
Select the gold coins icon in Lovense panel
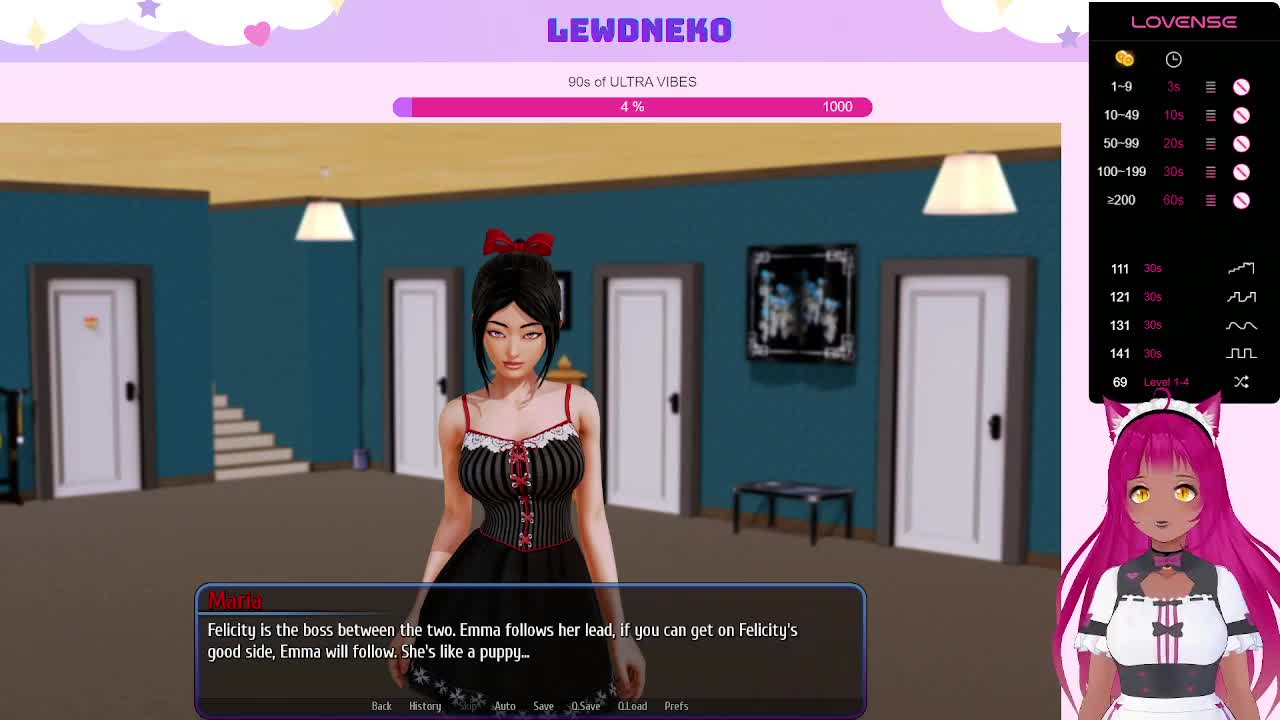[1124, 59]
